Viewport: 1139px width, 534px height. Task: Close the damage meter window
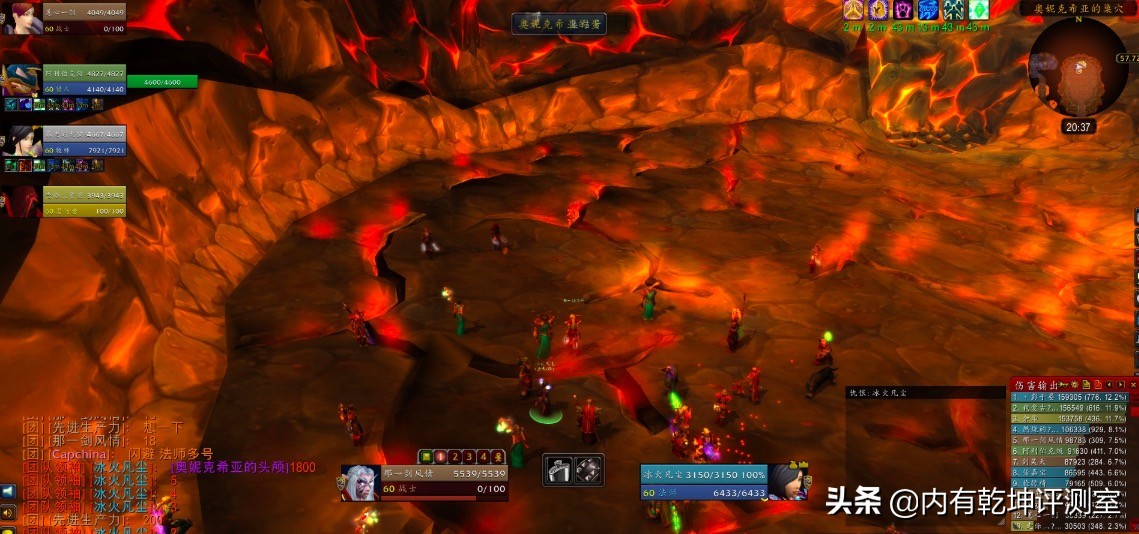point(1133,384)
